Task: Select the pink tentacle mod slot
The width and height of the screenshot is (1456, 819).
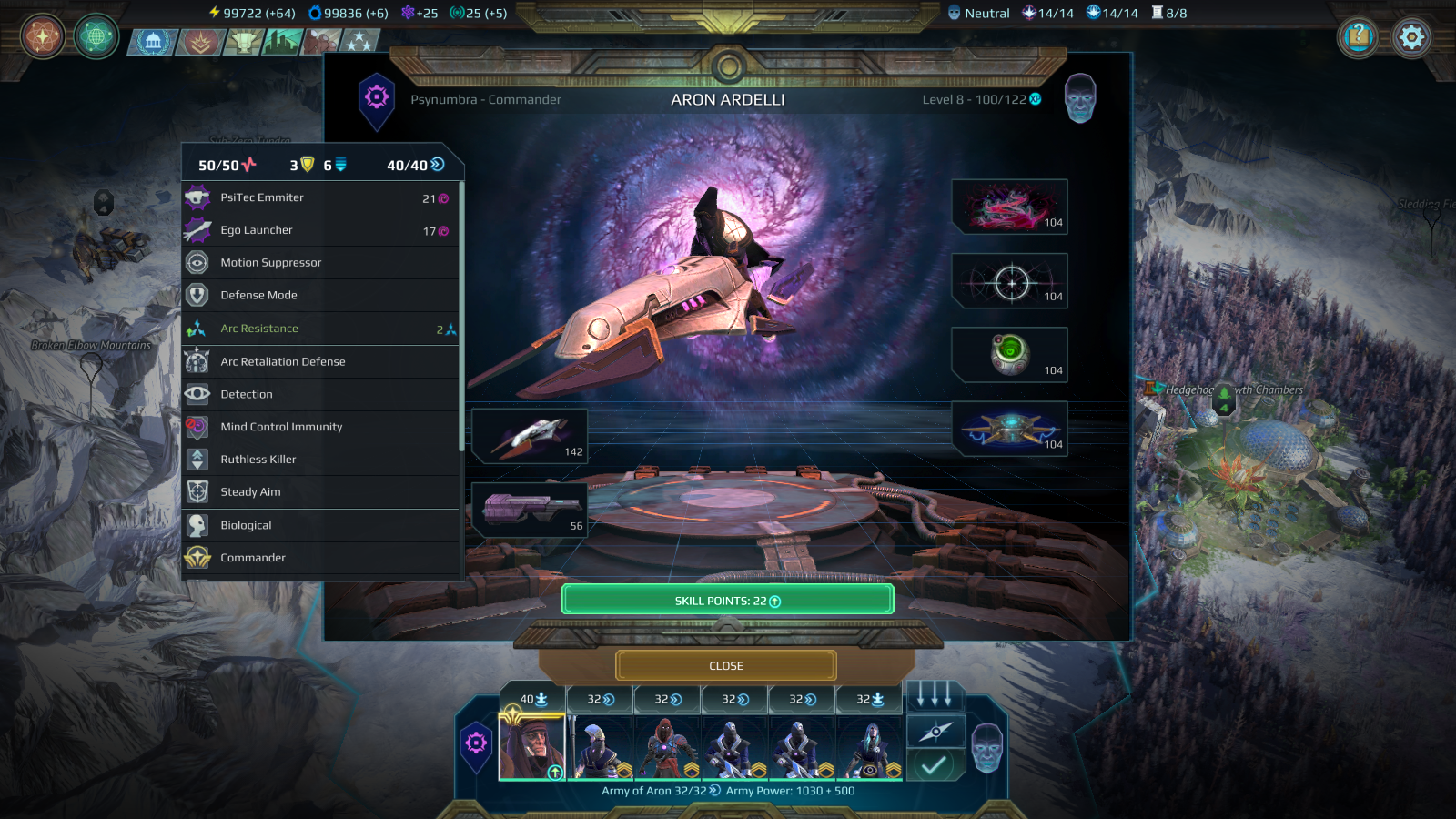Action: pyautogui.click(x=1009, y=207)
